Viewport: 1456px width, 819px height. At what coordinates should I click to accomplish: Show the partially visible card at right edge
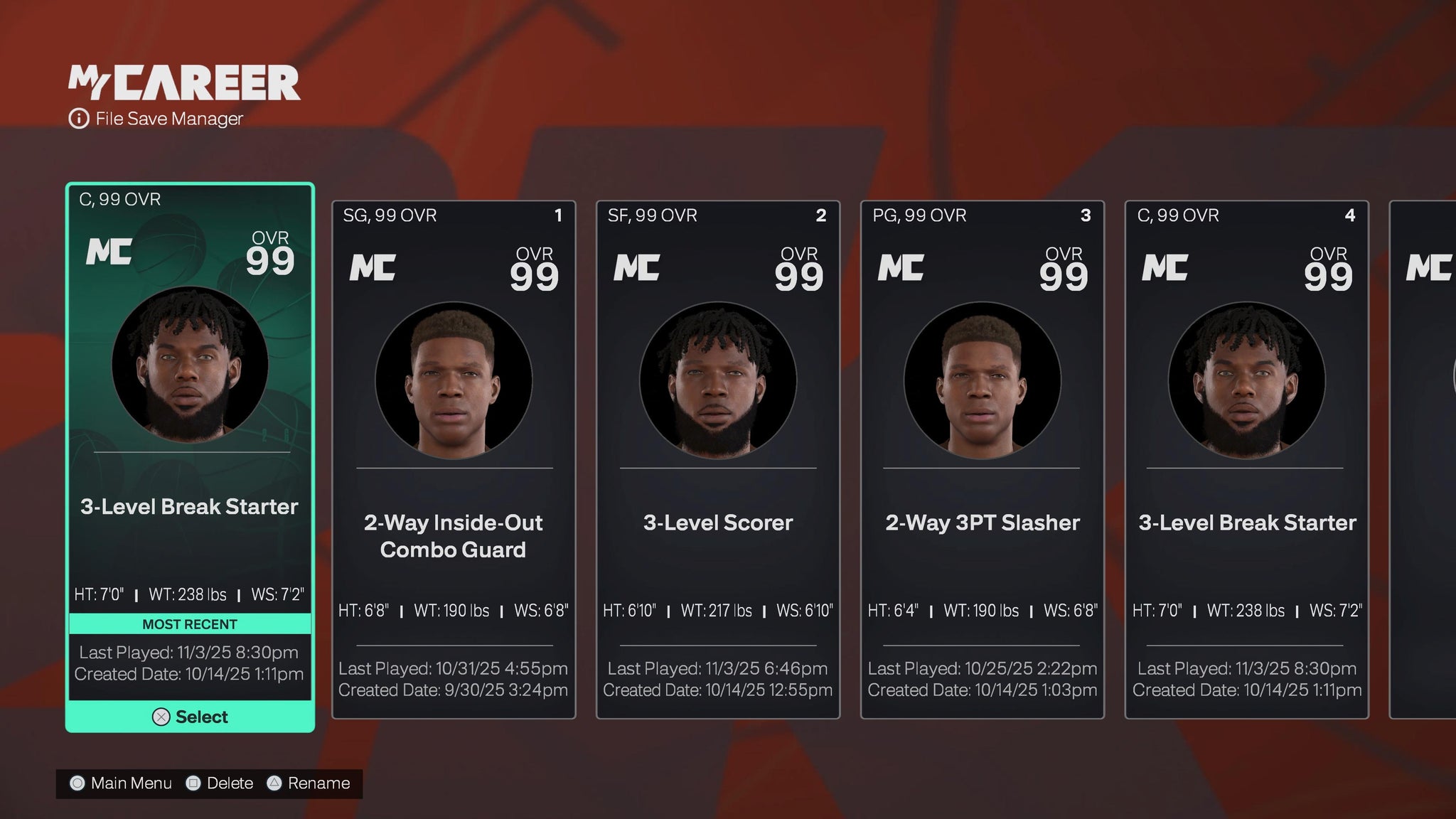[x=1424, y=459]
